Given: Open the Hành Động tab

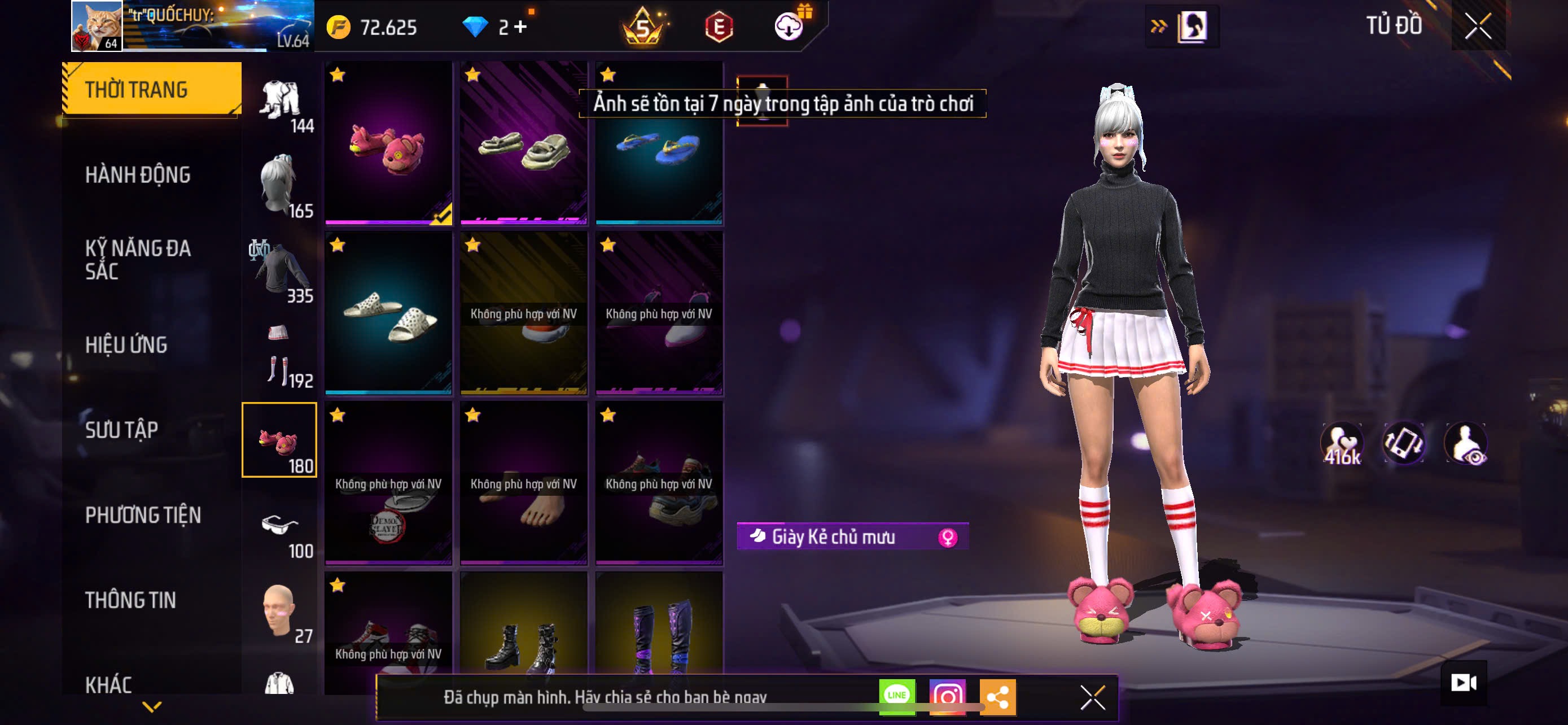Looking at the screenshot, I should point(138,174).
